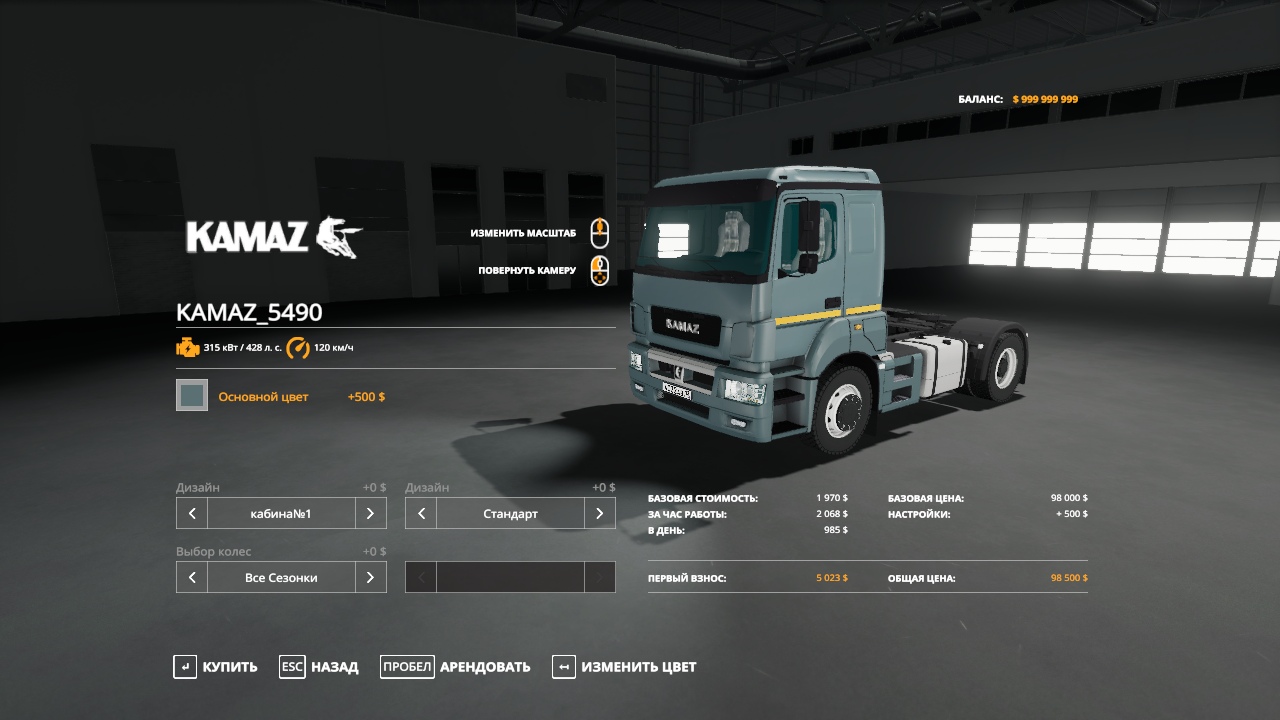Switch the Стандарт design to the previous option

[x=421, y=513]
